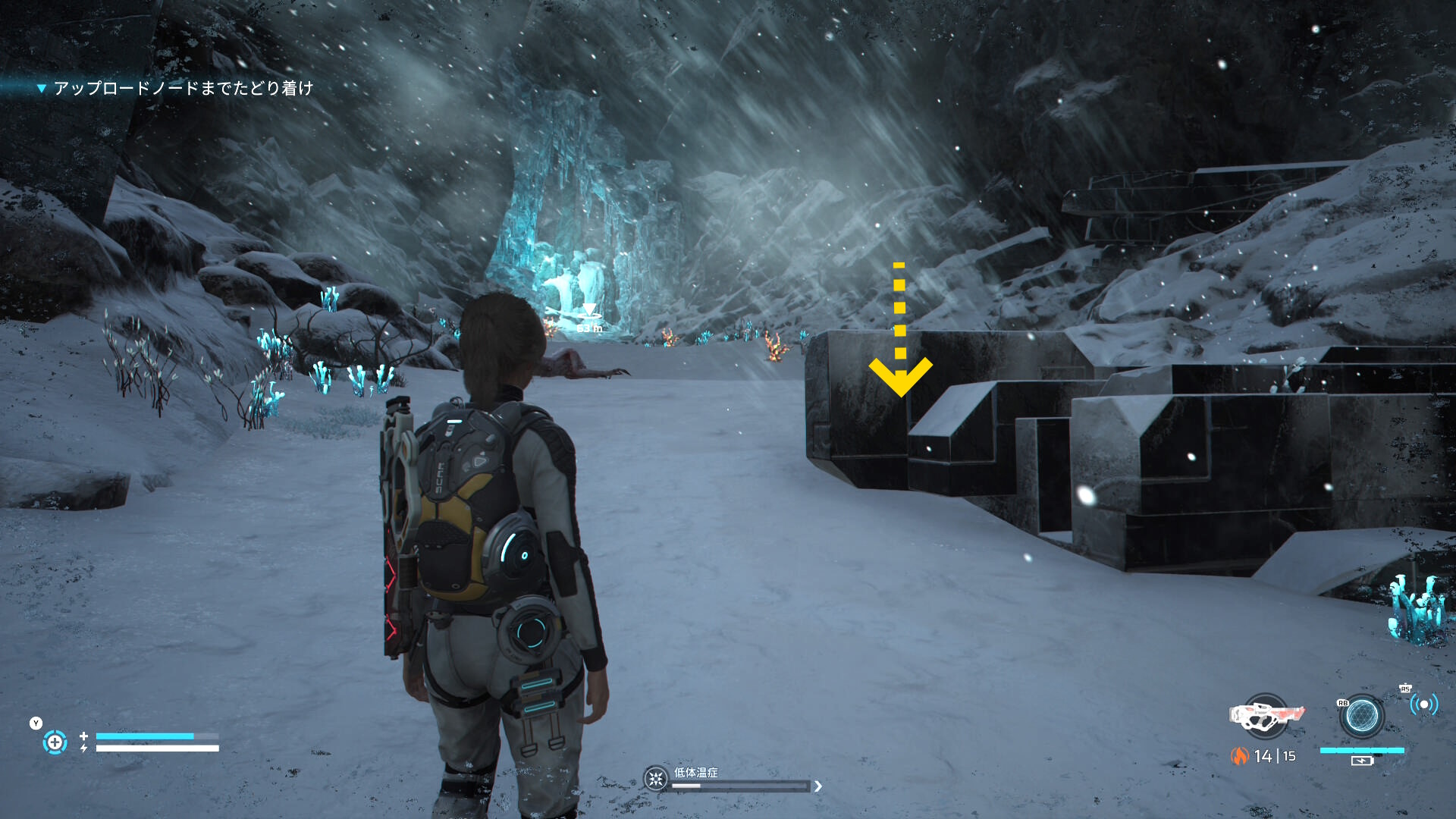Select the upload node objective tracker
Image resolution: width=1456 pixels, height=819 pixels.
pyautogui.click(x=182, y=89)
